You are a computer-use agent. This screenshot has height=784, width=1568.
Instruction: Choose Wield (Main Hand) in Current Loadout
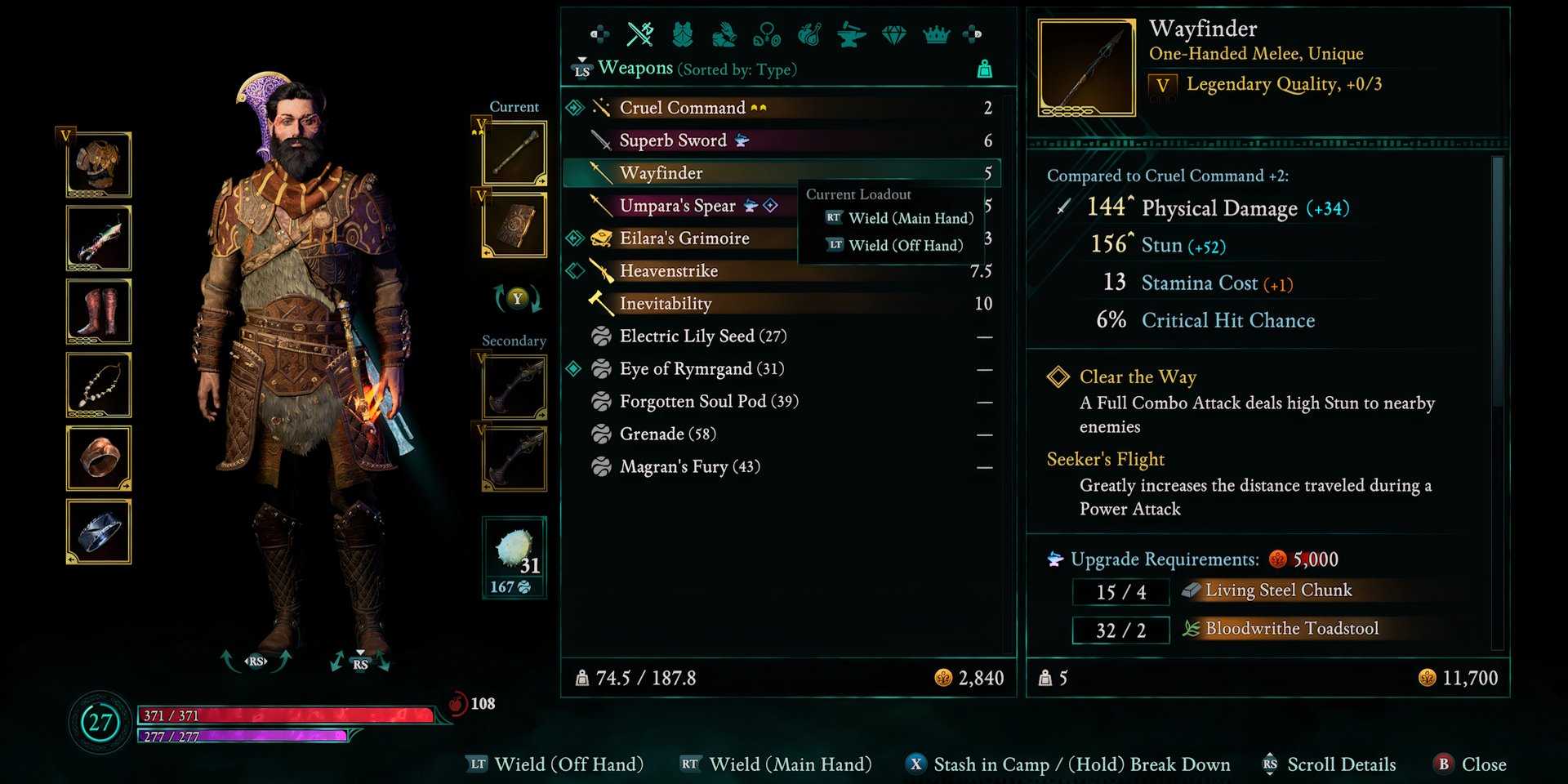(x=911, y=218)
